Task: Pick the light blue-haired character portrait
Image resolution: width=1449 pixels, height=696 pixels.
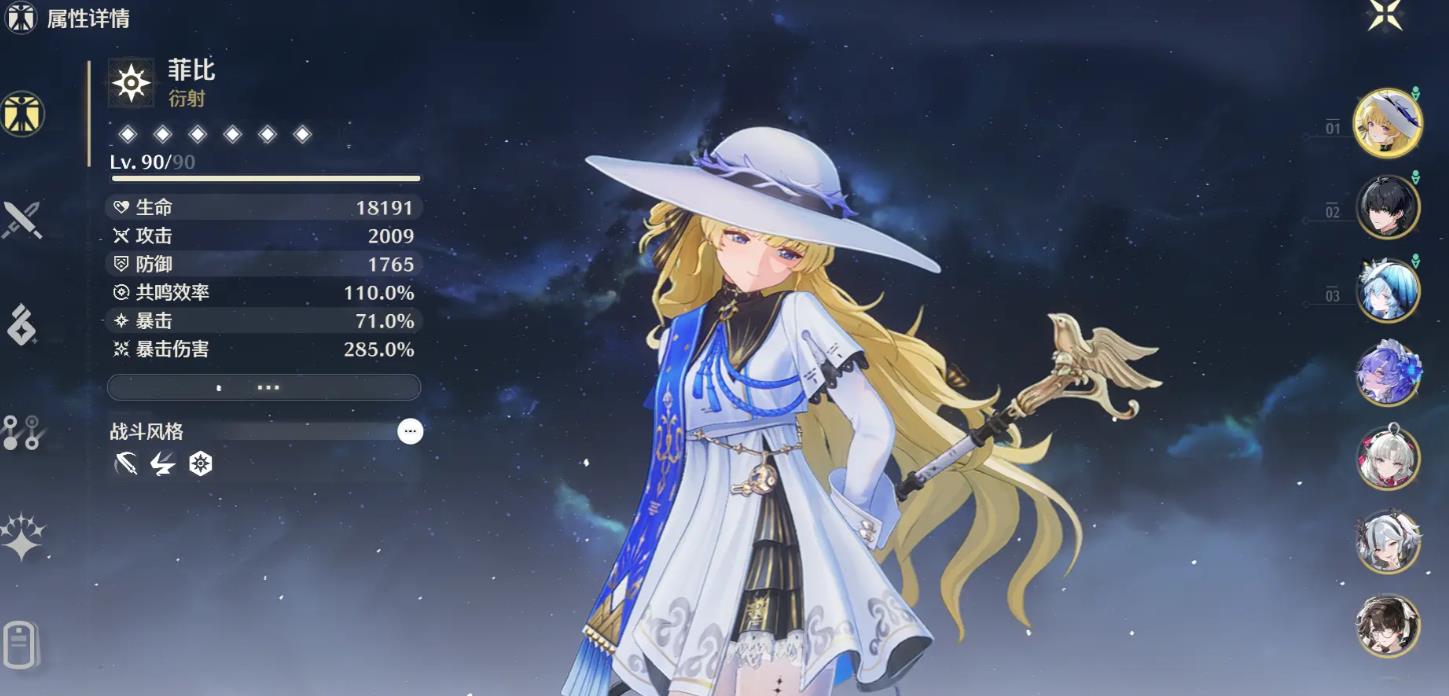Action: 1387,290
